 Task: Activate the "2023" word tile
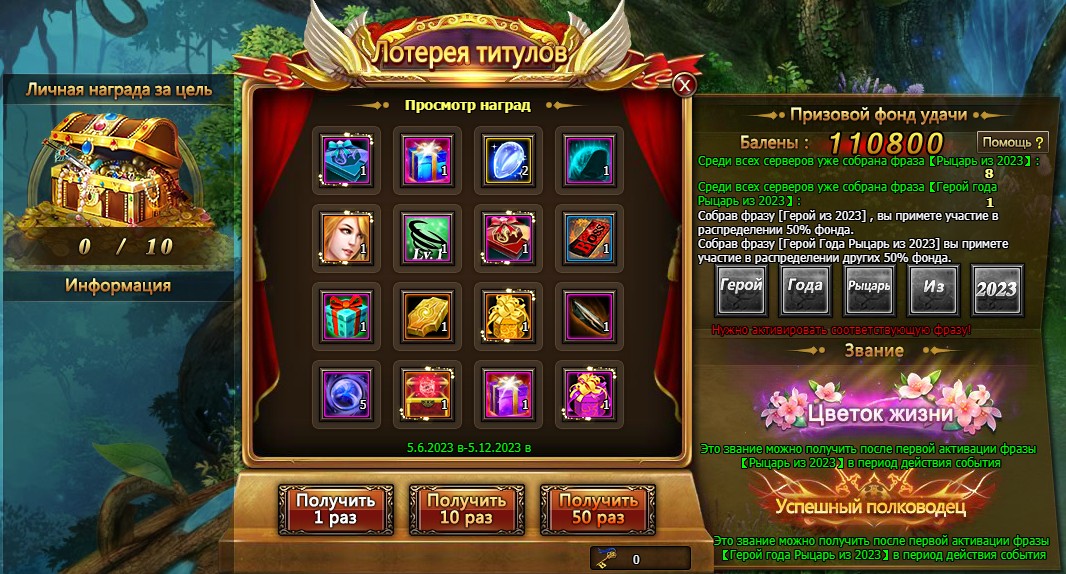(x=997, y=289)
